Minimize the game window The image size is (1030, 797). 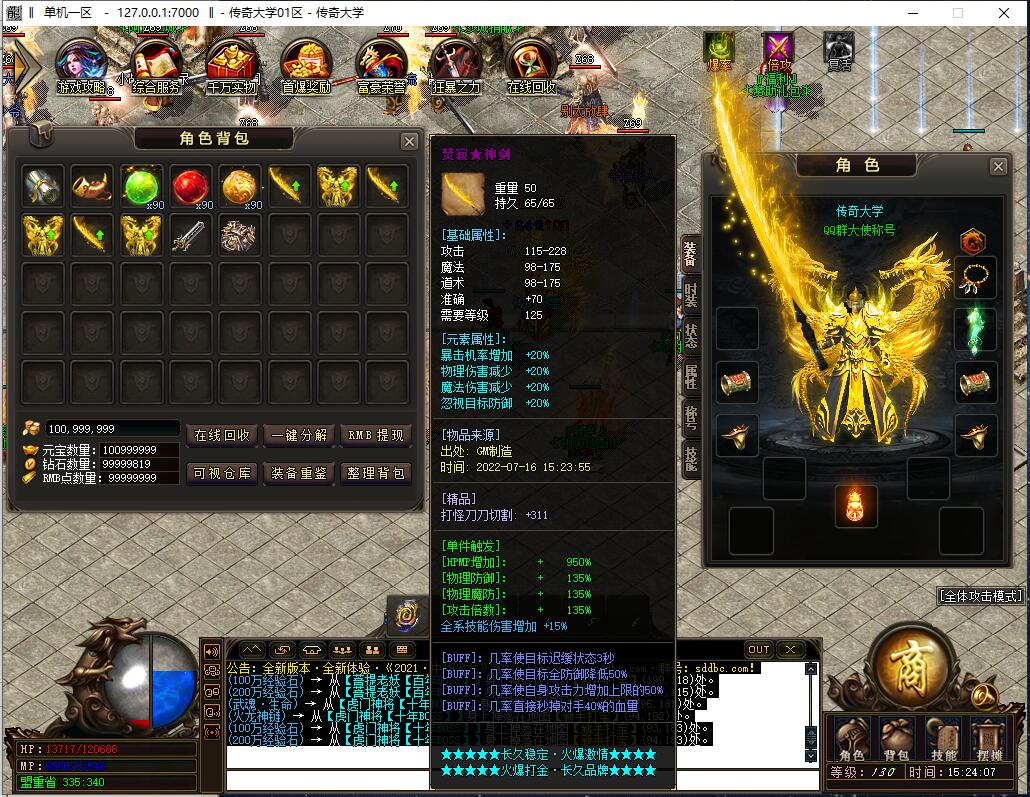(915, 13)
